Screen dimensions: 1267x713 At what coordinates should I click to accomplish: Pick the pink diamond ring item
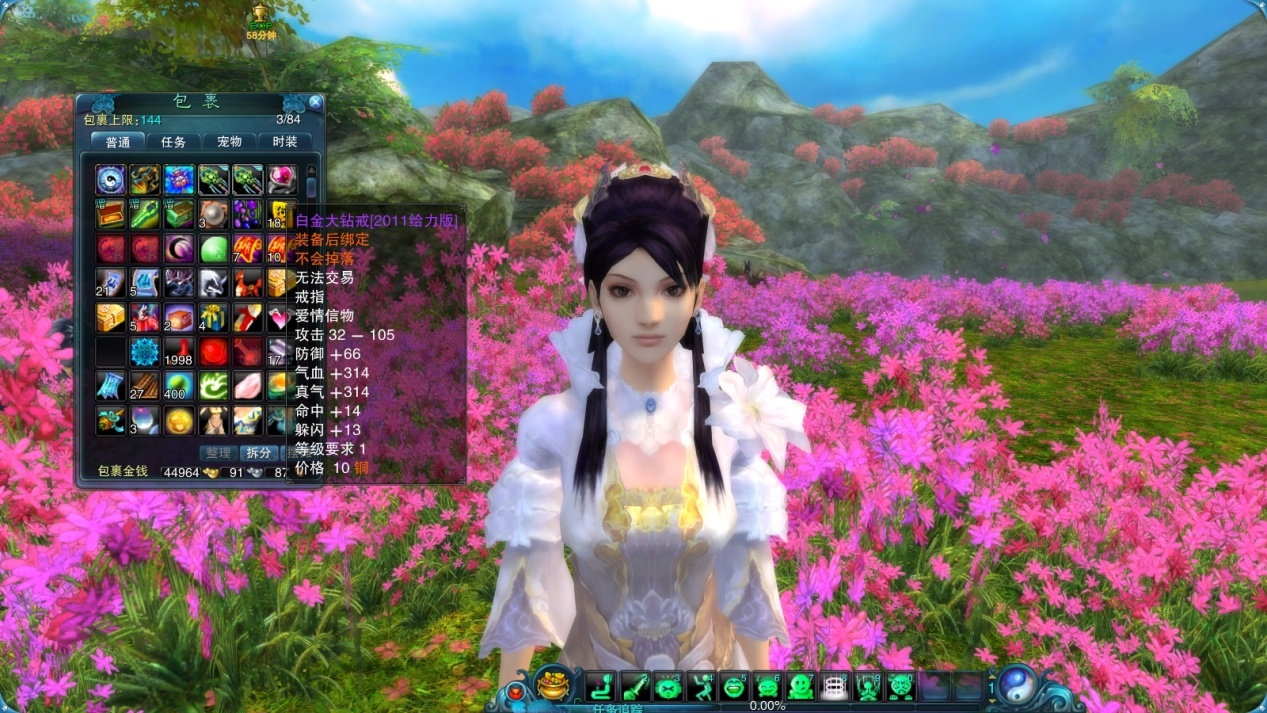point(281,180)
